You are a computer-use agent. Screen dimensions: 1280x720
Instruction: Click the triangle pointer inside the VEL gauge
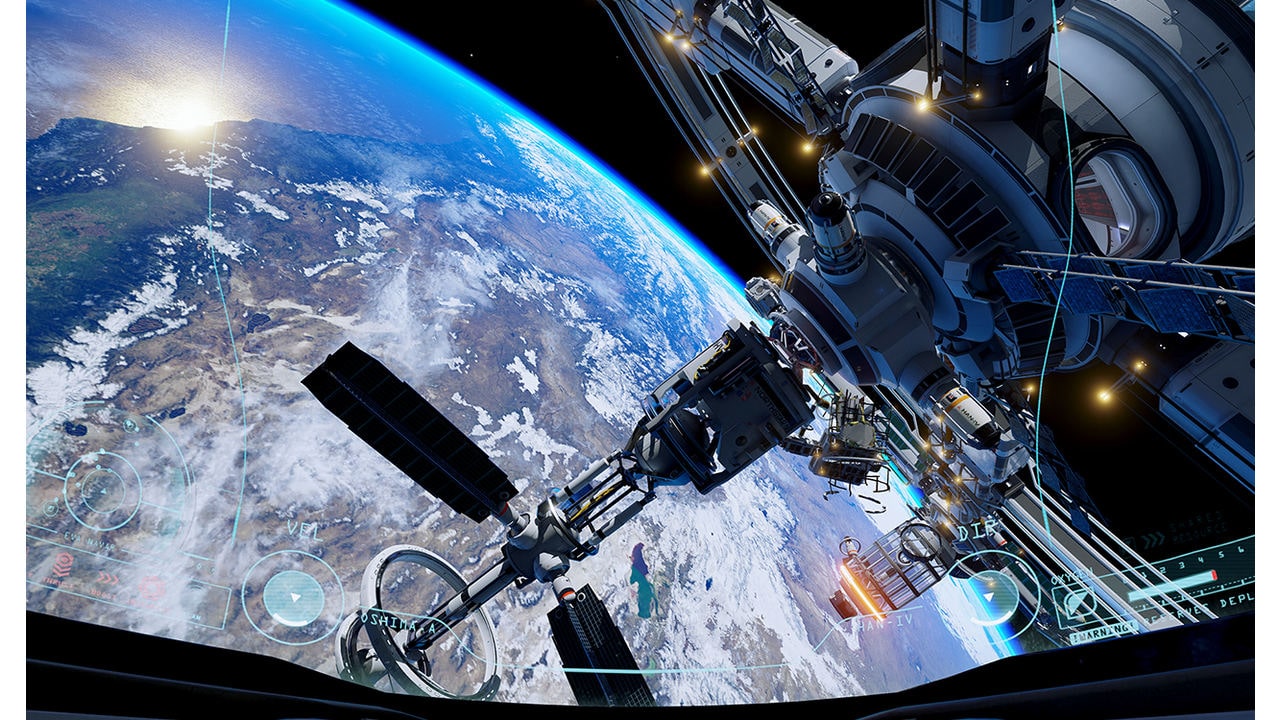coord(295,596)
